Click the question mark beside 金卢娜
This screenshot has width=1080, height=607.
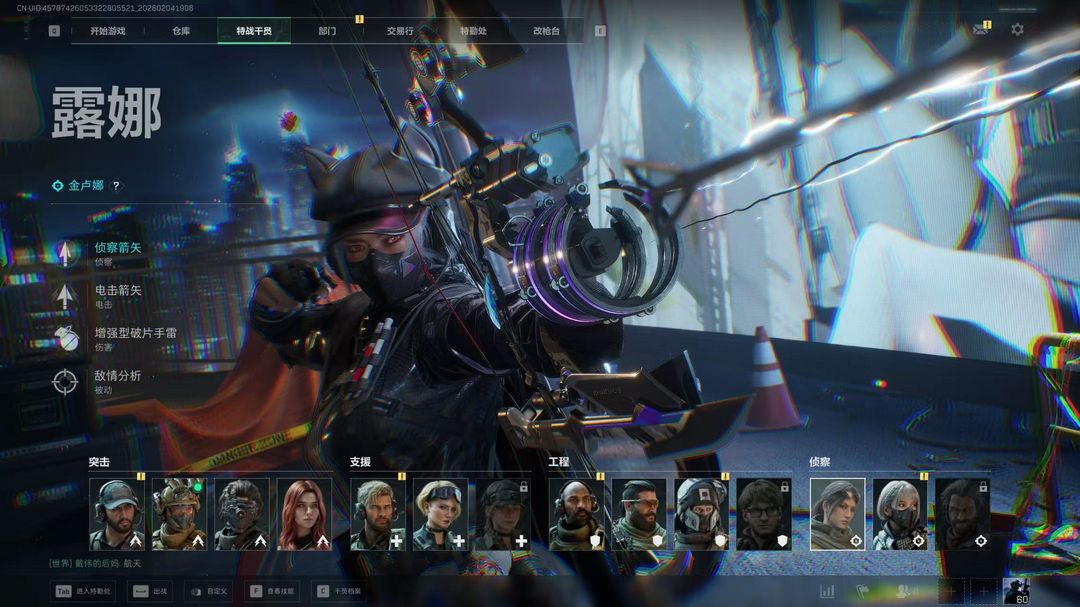point(116,186)
